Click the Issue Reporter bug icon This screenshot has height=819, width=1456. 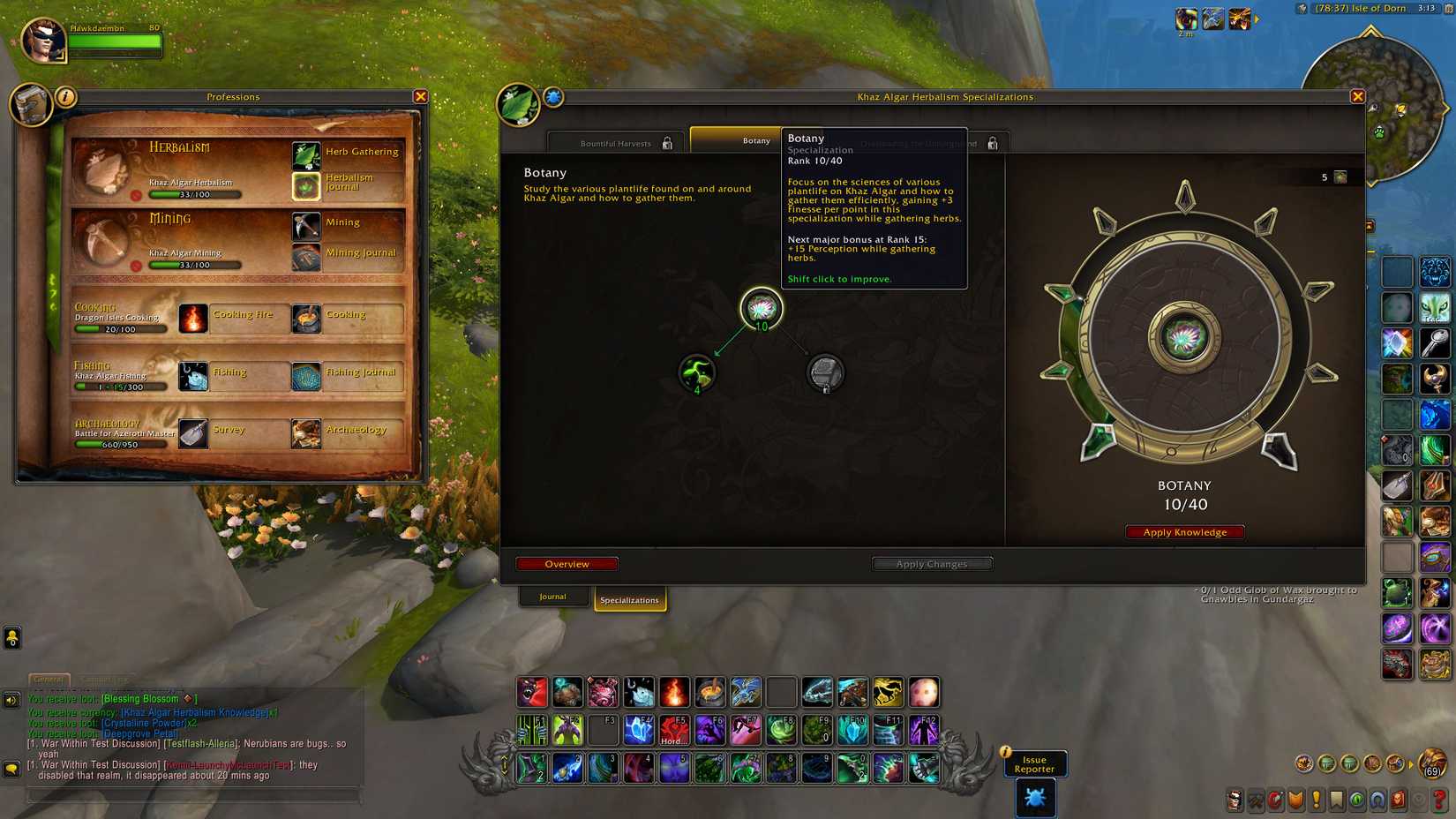[1036, 797]
